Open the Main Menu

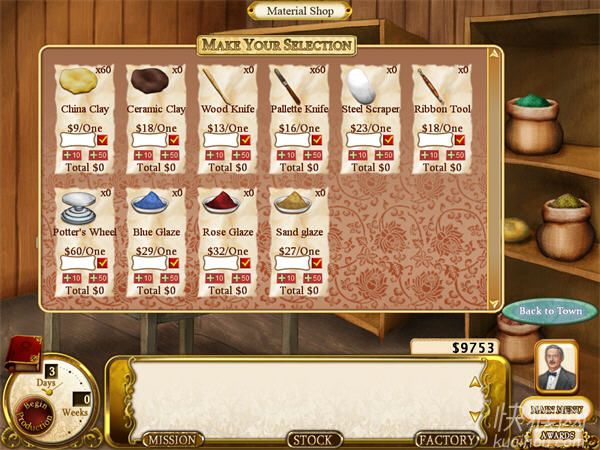(x=556, y=410)
